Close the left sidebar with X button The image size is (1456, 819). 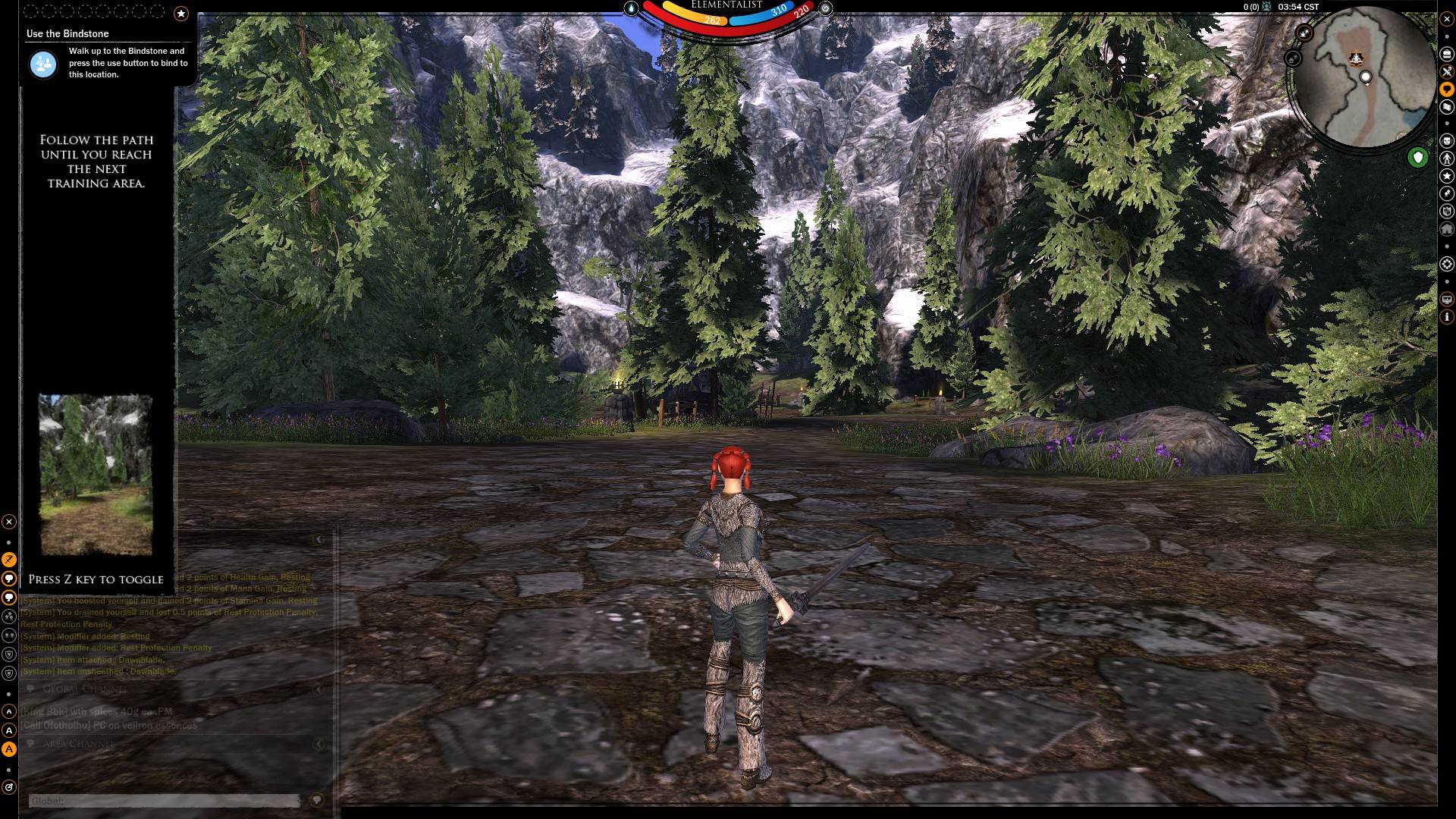pyautogui.click(x=9, y=522)
